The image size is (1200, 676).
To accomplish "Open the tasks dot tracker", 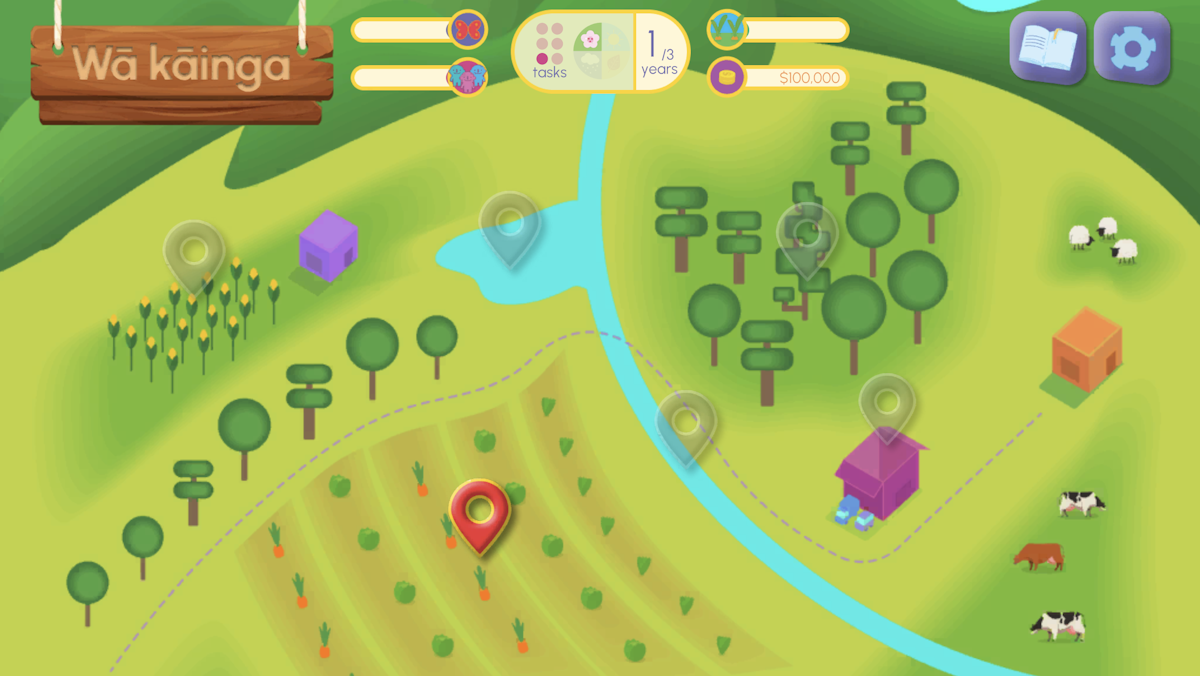I will tap(549, 51).
